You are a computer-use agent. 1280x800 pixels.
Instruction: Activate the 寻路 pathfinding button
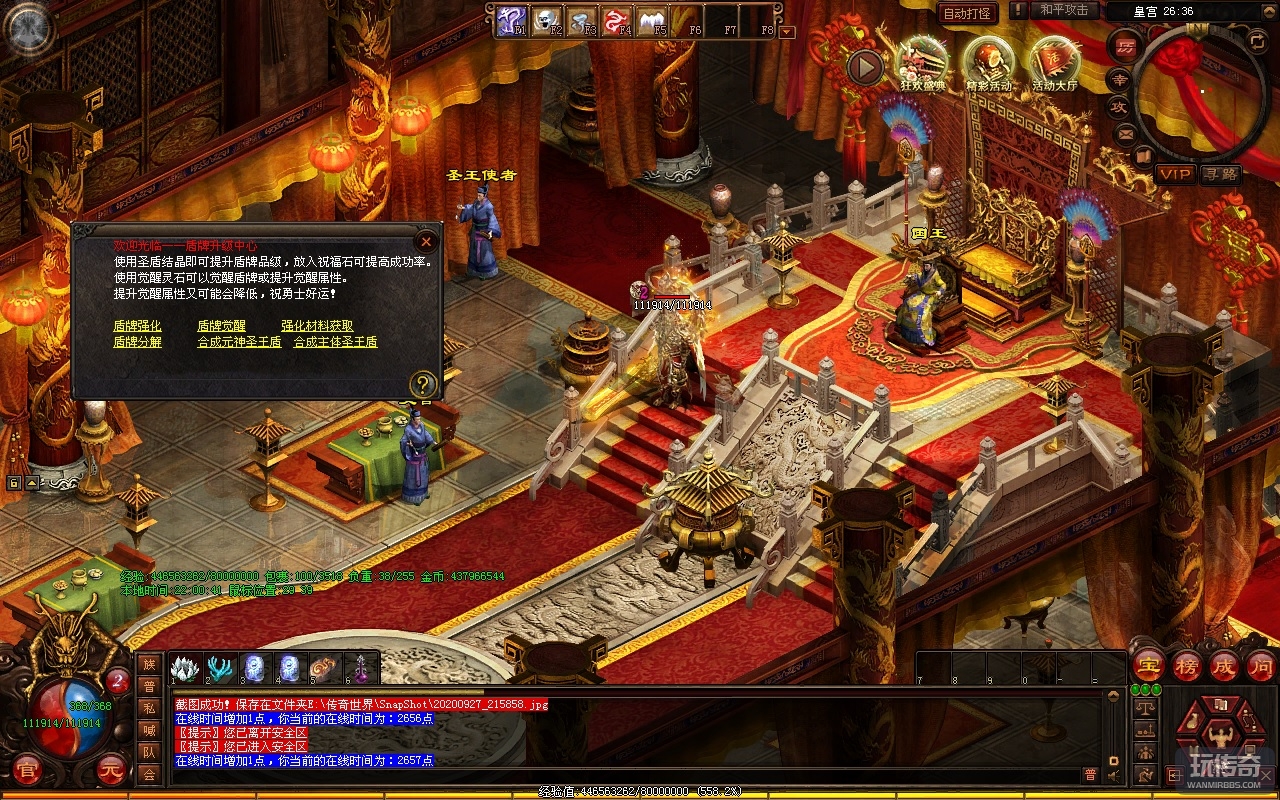click(1220, 174)
